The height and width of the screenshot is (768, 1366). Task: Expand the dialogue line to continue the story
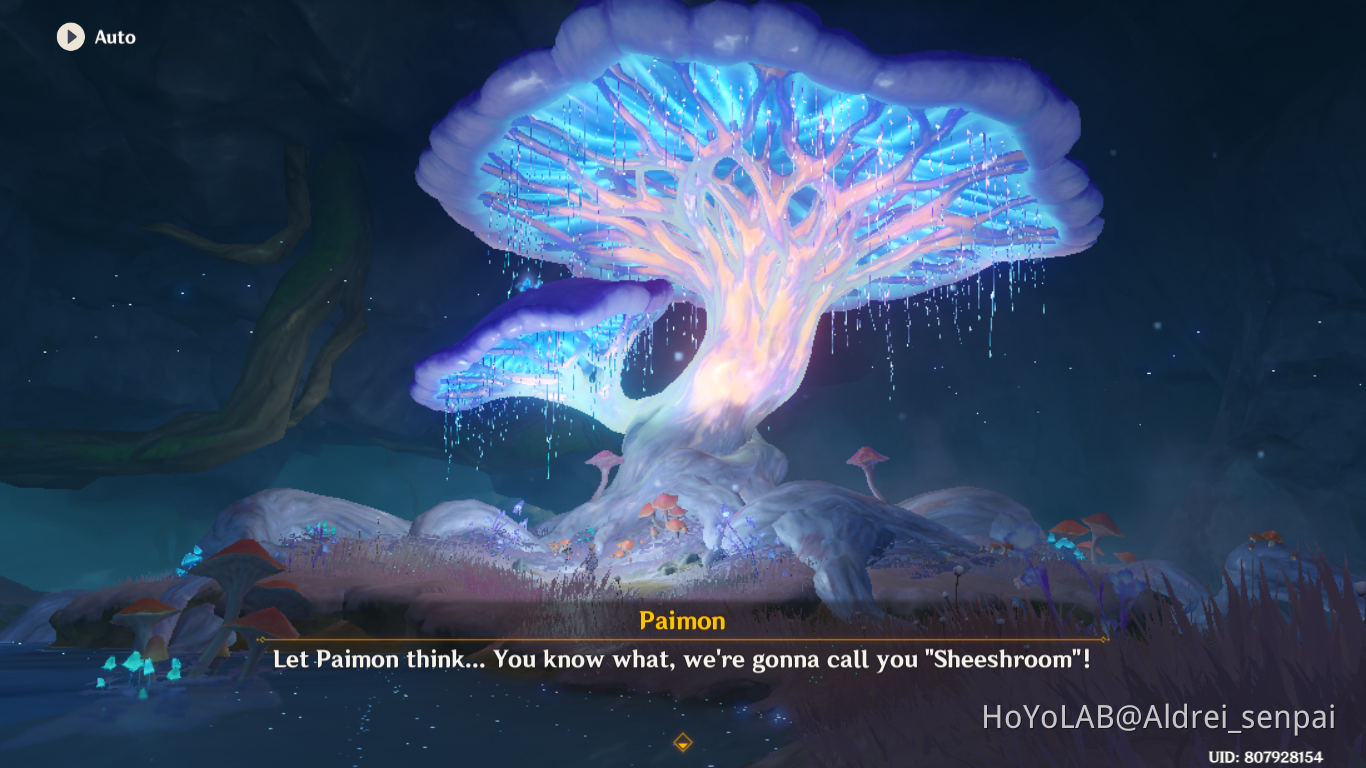[683, 662]
